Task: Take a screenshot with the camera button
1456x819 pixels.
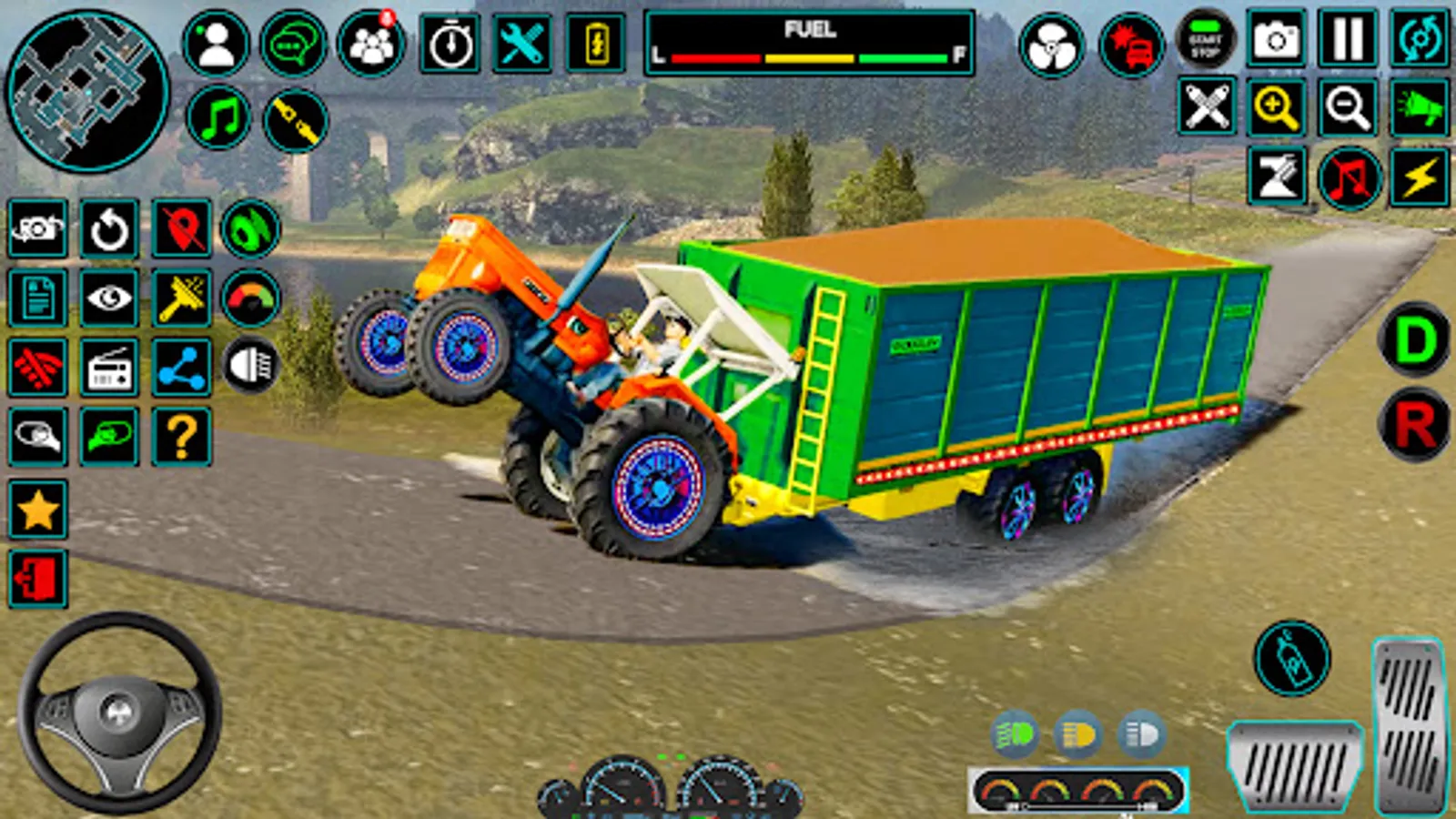Action: 1276,40
